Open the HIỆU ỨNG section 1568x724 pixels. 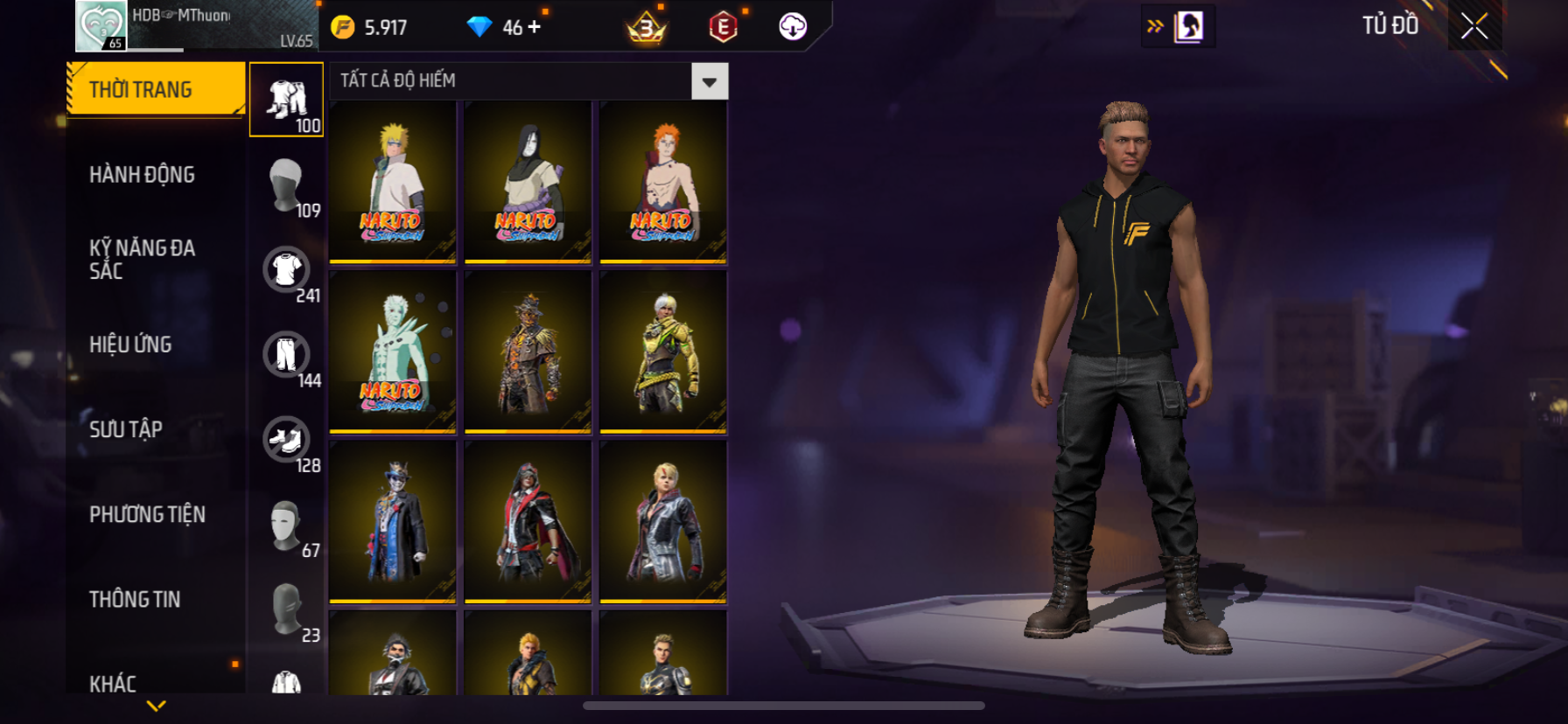click(130, 345)
